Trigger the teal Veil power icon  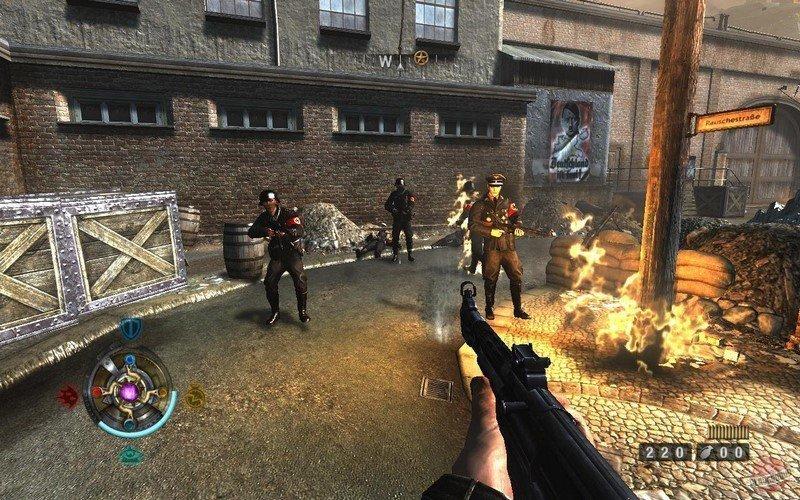130,455
